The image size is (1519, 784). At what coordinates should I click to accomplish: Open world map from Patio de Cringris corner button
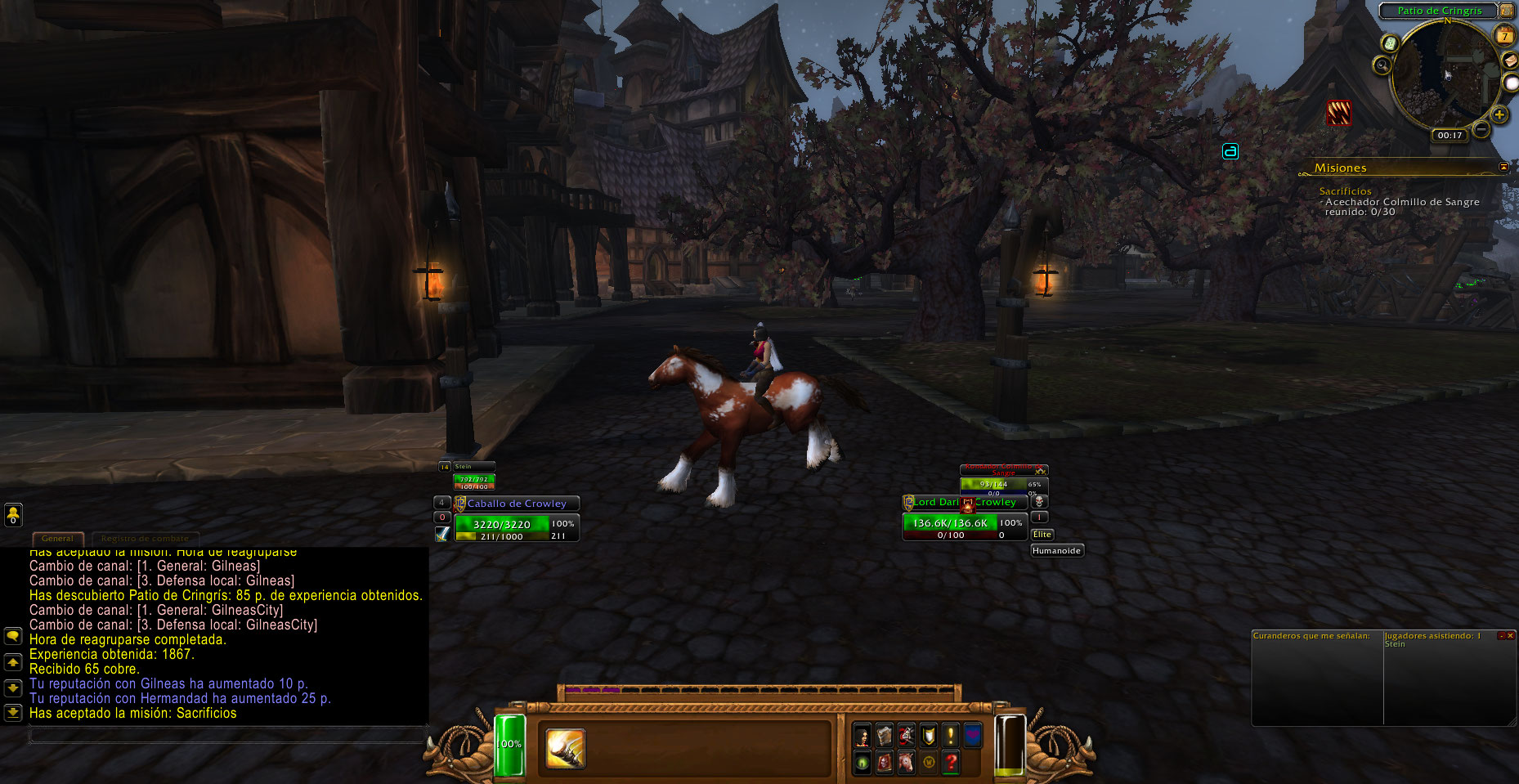click(1507, 11)
